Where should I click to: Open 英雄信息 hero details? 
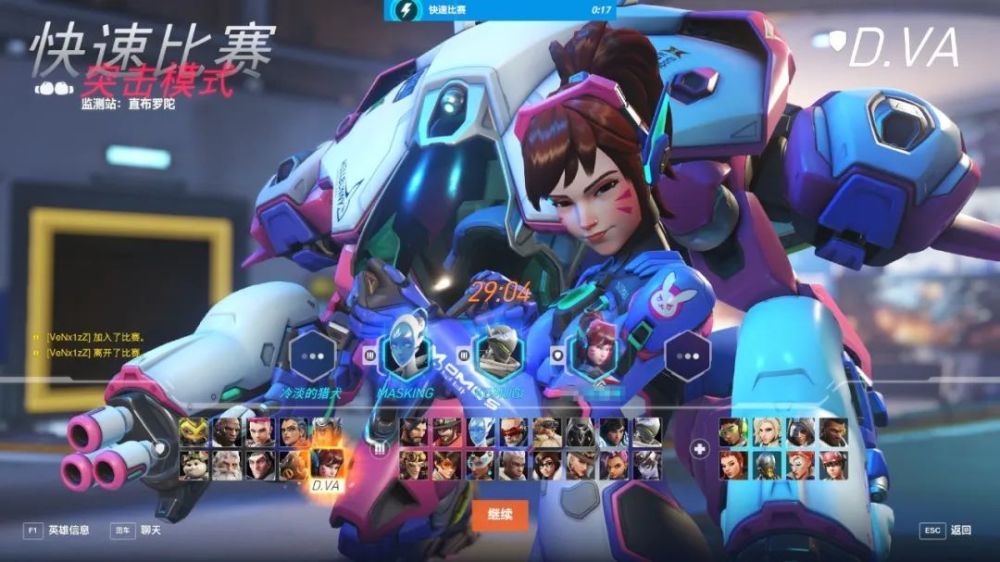(58, 530)
